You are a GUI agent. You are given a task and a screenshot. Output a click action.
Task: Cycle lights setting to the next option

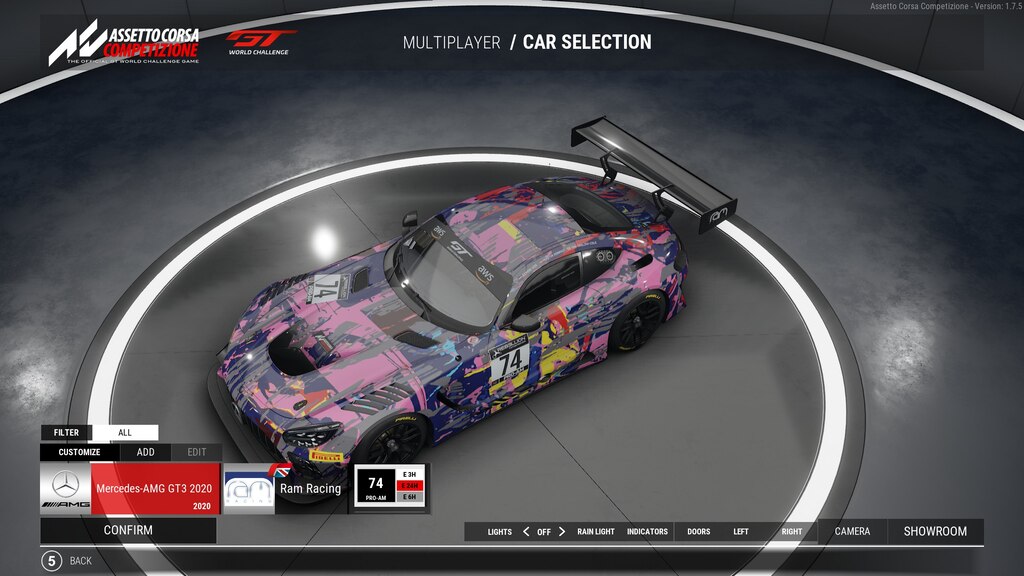click(x=562, y=532)
